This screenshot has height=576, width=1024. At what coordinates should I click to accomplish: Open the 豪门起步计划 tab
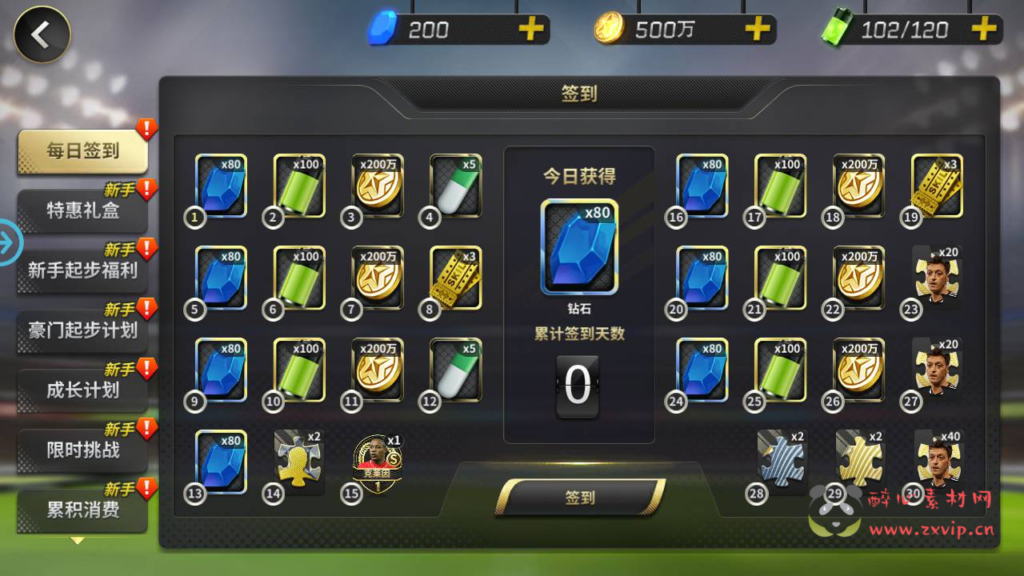pyautogui.click(x=83, y=330)
